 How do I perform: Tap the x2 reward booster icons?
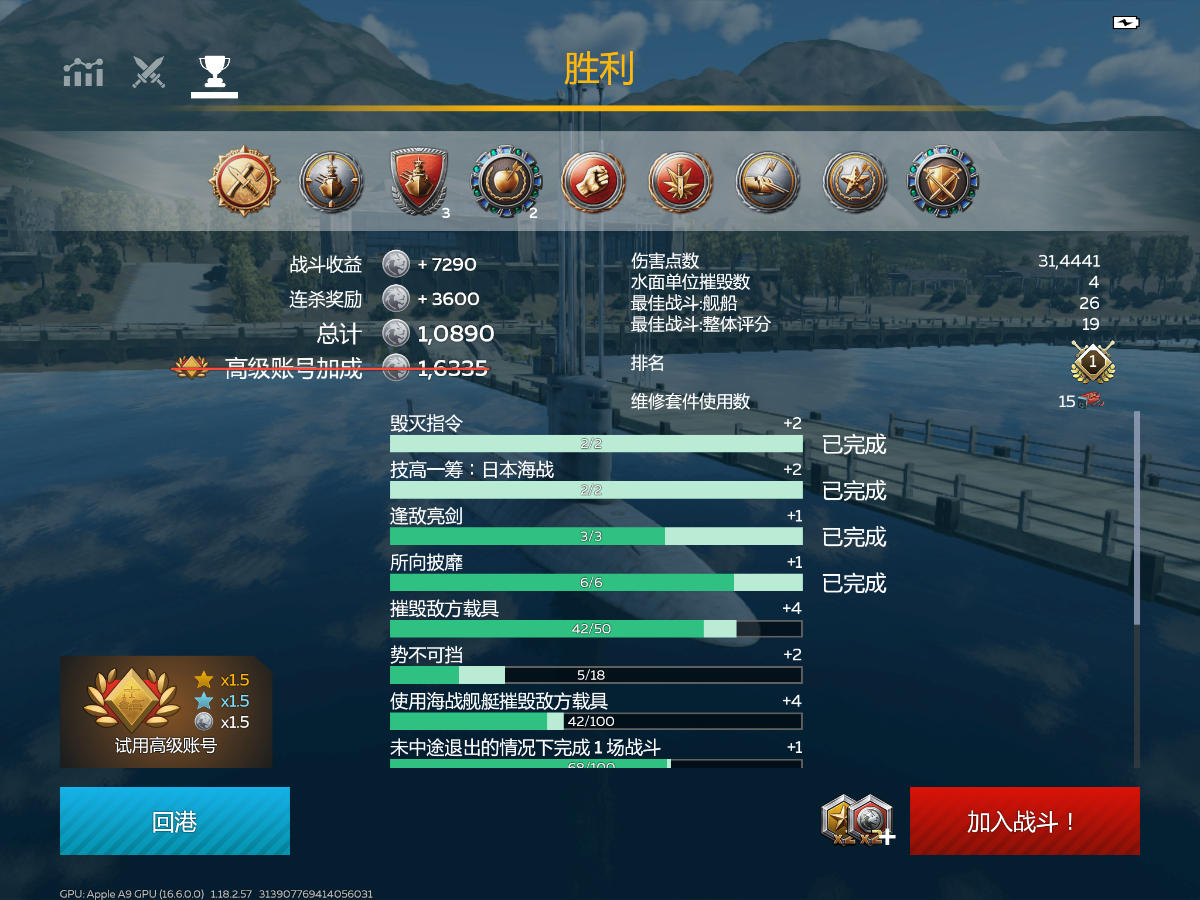click(x=857, y=820)
